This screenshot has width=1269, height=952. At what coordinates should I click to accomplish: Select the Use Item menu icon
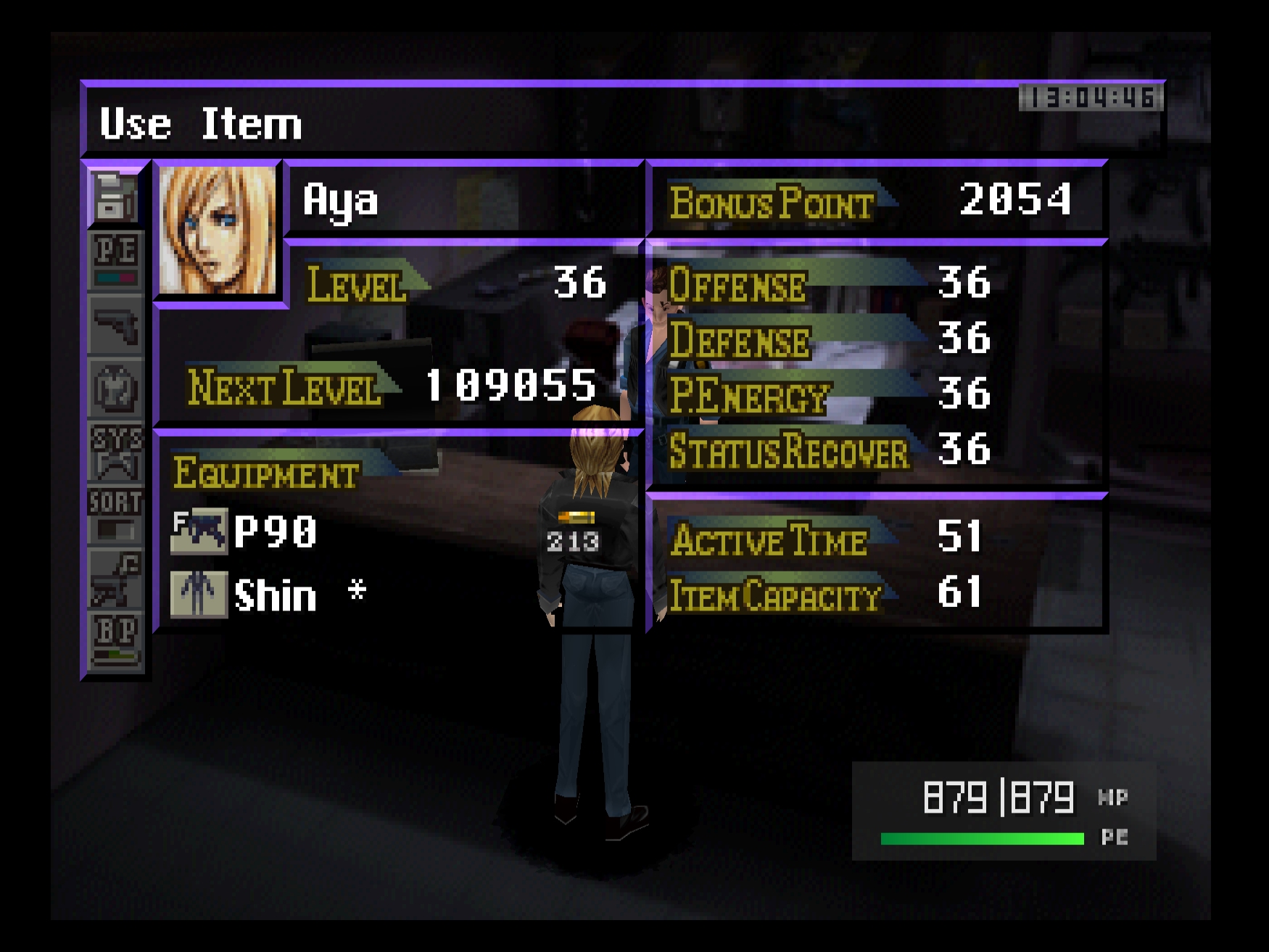point(115,197)
